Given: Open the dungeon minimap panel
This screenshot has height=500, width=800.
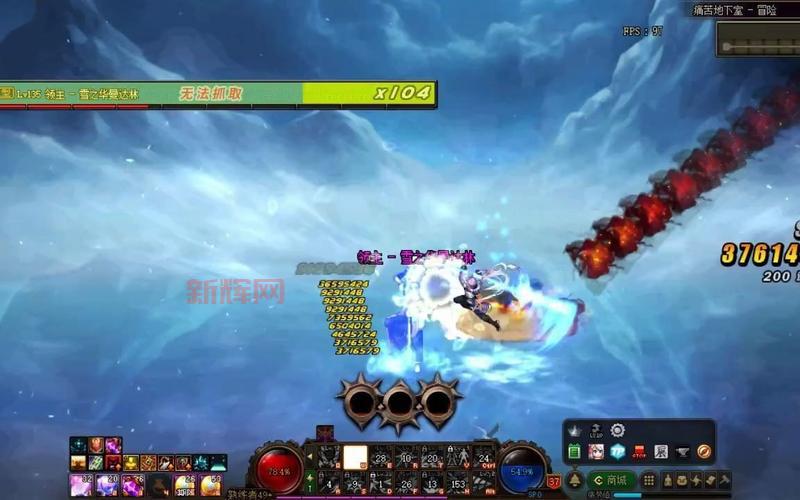Looking at the screenshot, I should [758, 39].
